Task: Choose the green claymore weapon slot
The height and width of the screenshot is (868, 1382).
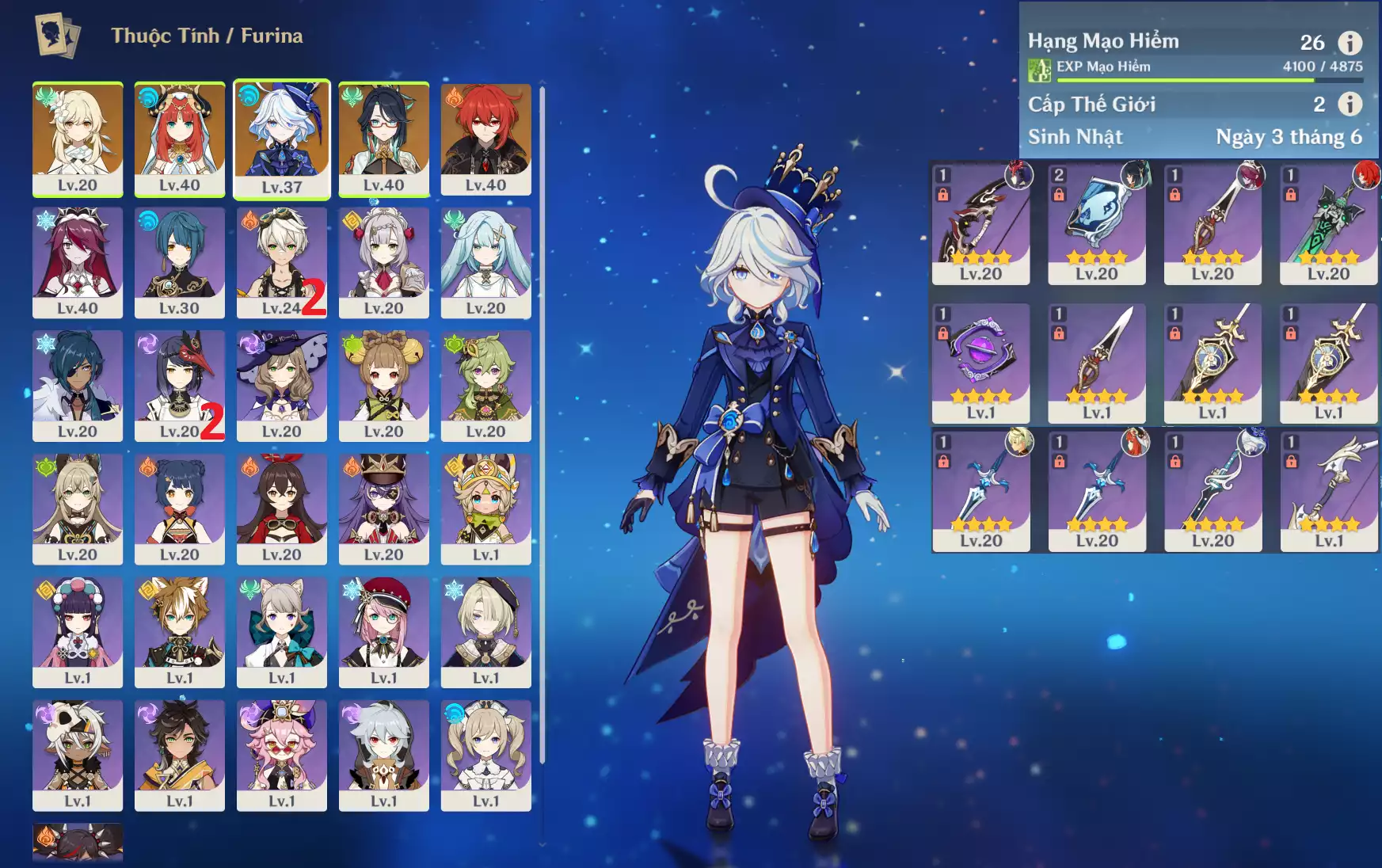Action: click(1328, 223)
